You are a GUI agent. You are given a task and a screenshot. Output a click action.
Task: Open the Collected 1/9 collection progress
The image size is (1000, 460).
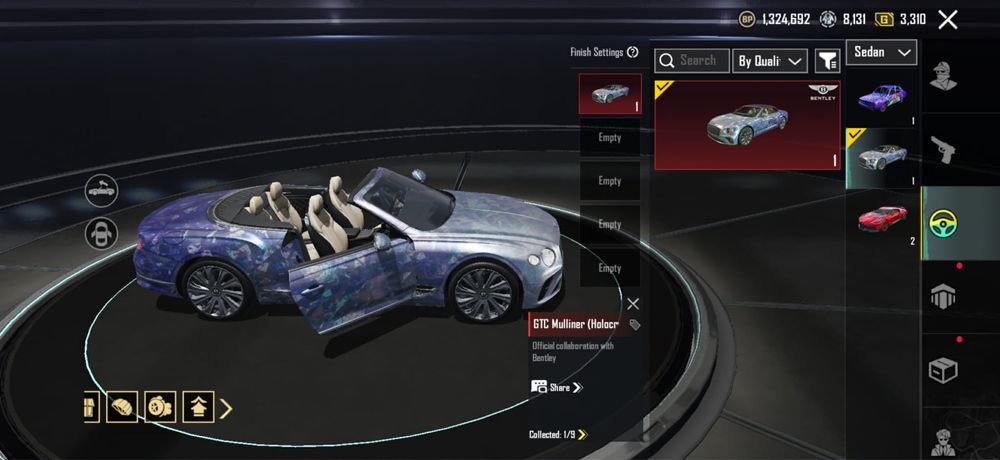pos(558,434)
